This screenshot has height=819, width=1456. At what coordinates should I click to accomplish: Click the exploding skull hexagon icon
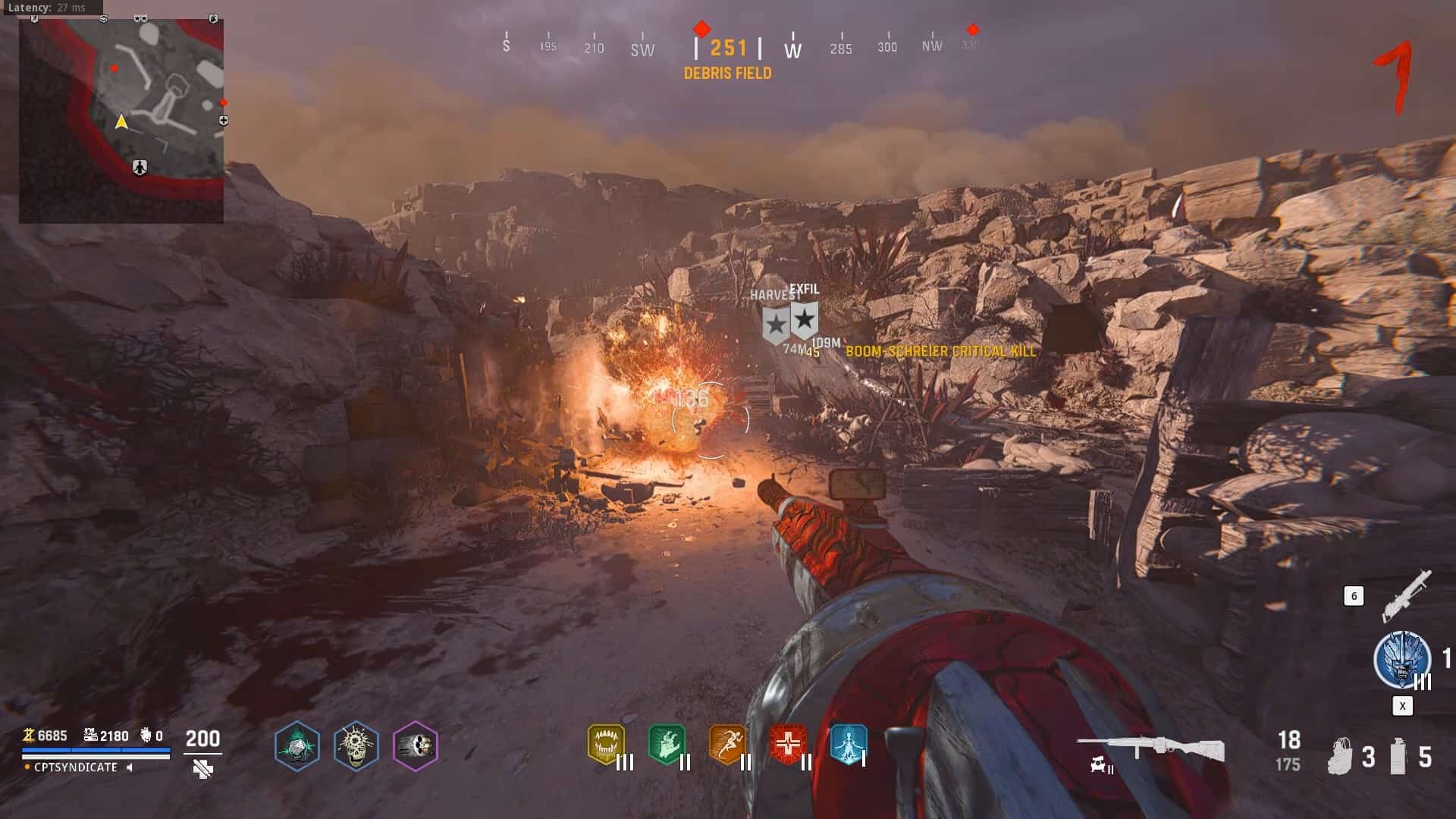tap(356, 745)
